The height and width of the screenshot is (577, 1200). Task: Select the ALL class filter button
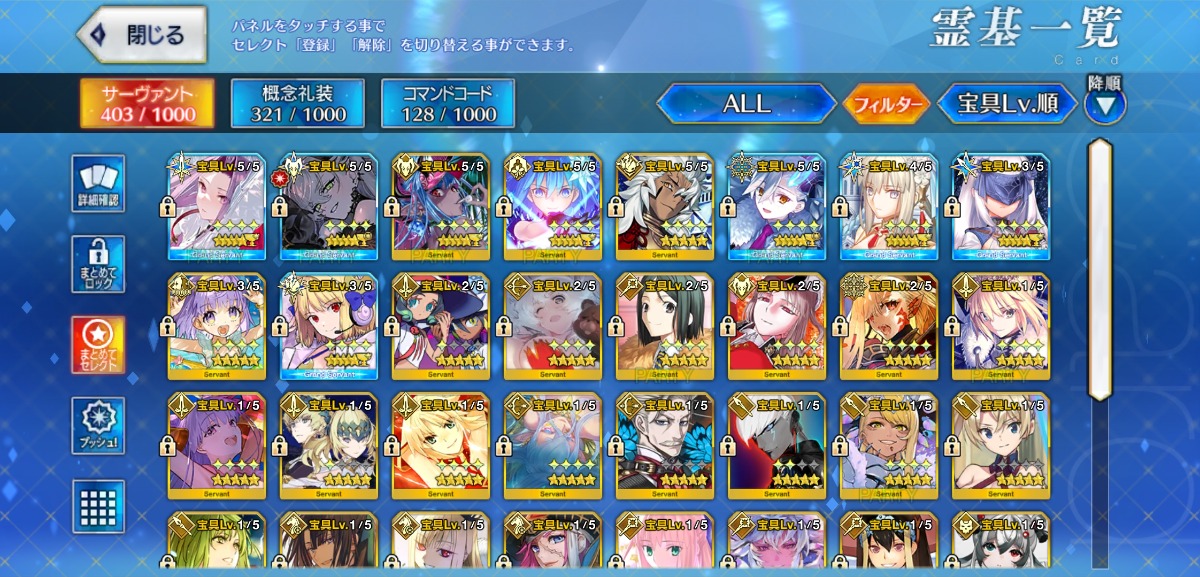746,103
